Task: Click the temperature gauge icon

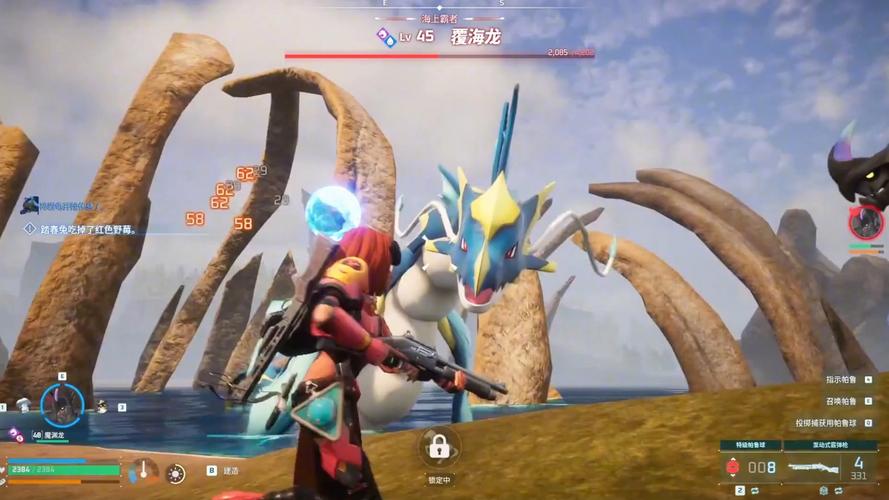Action: 145,470
